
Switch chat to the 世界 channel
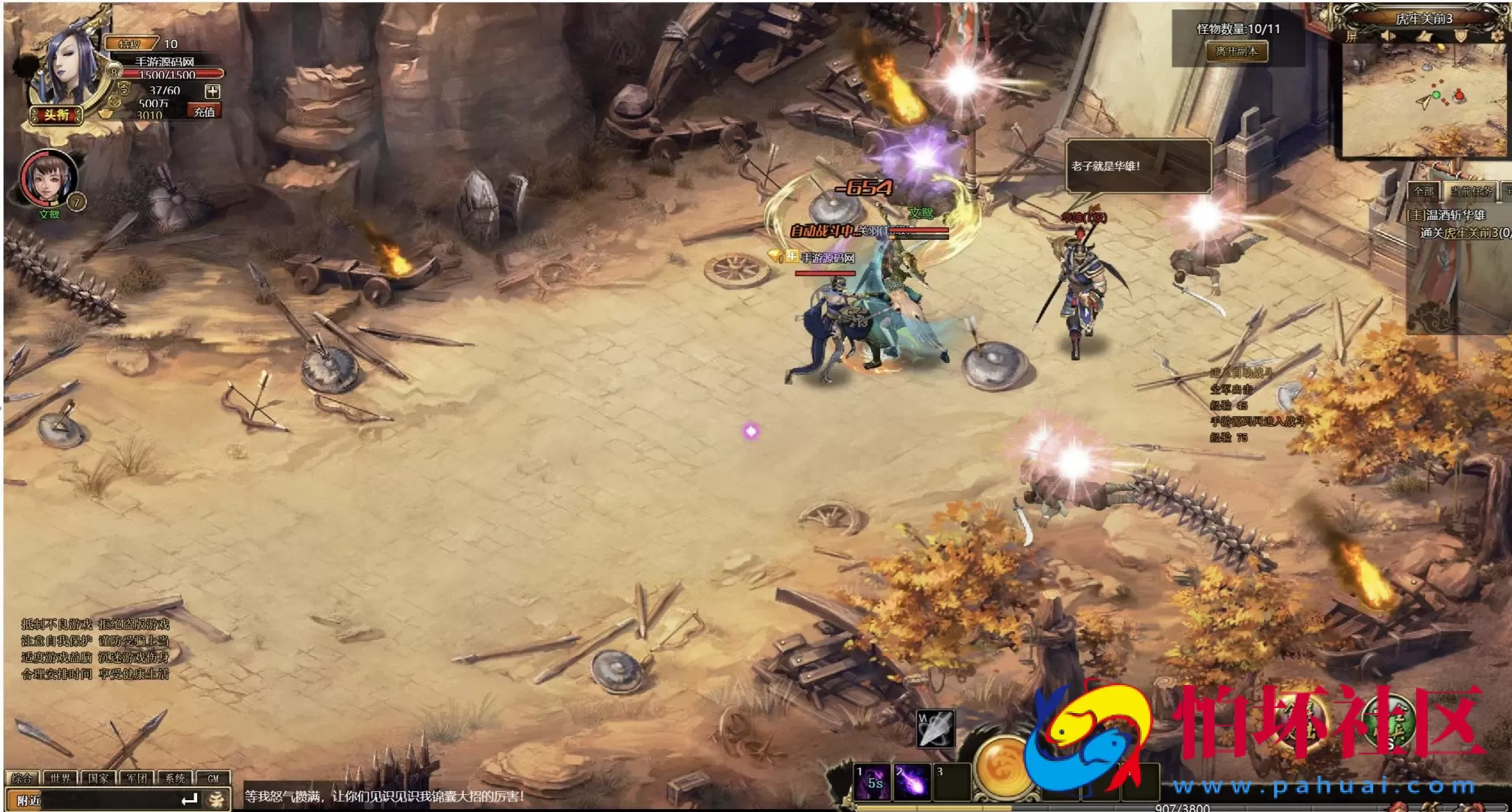[61, 778]
